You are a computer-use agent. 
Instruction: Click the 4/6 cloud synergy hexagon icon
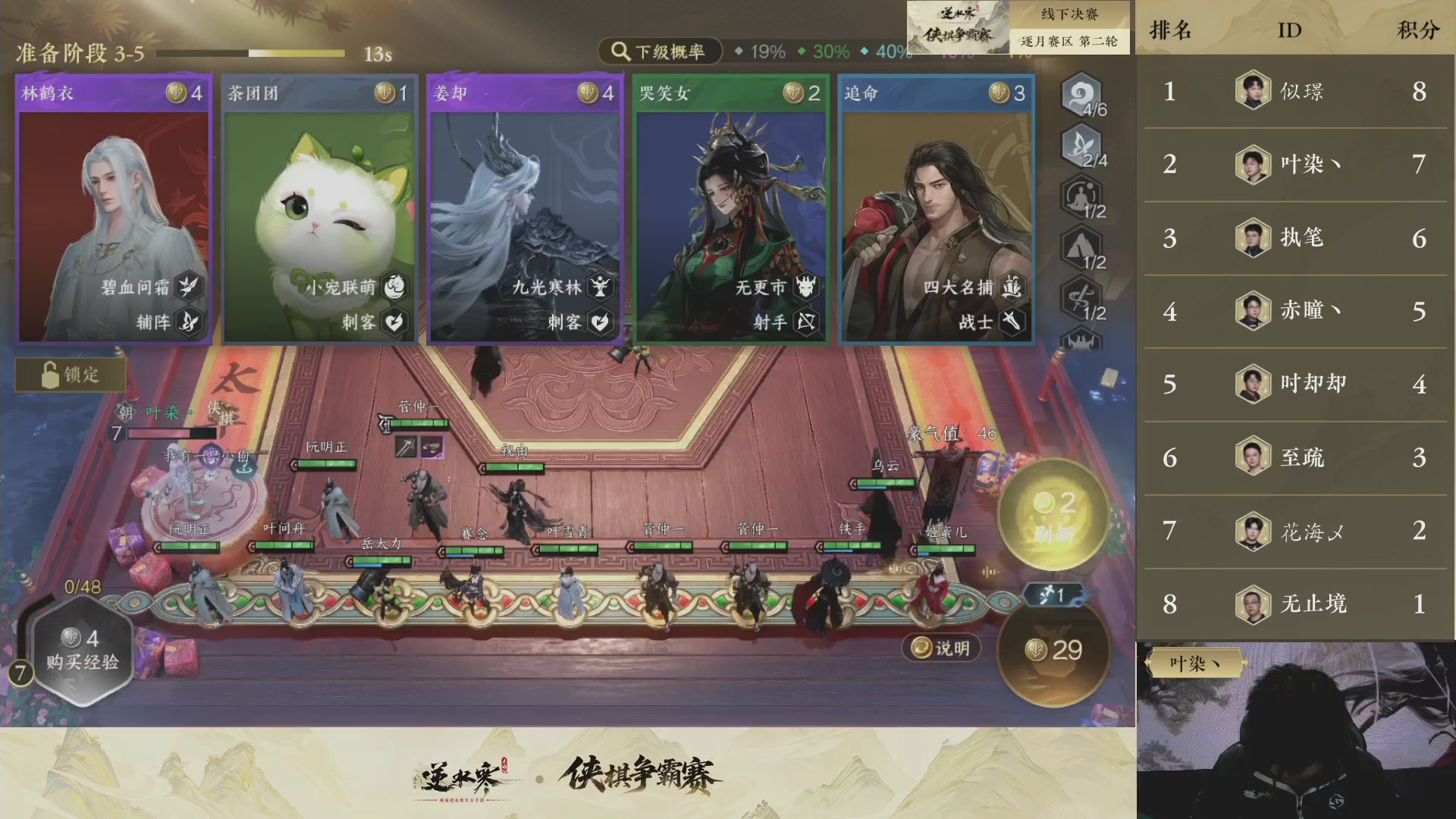point(1082,96)
